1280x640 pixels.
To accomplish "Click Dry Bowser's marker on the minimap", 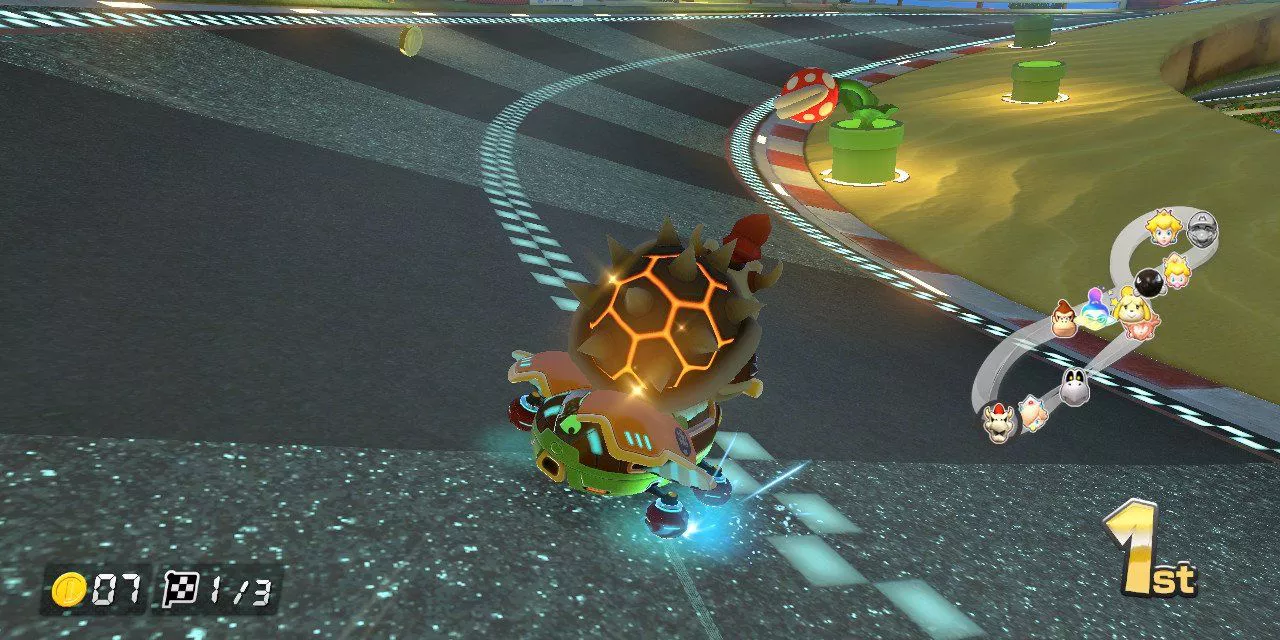I will pyautogui.click(x=999, y=422).
